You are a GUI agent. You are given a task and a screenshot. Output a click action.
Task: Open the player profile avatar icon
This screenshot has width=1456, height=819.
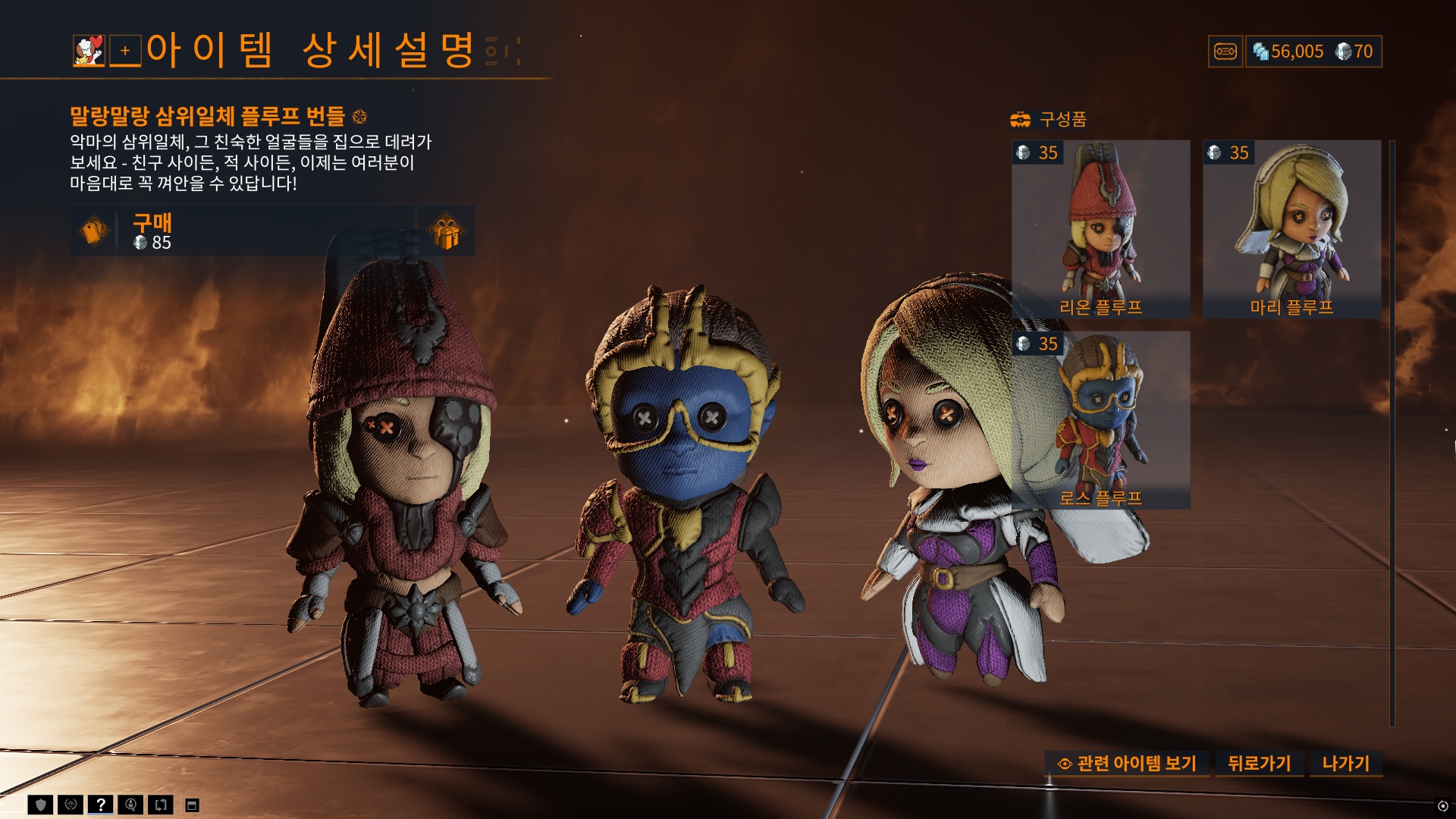click(x=89, y=51)
